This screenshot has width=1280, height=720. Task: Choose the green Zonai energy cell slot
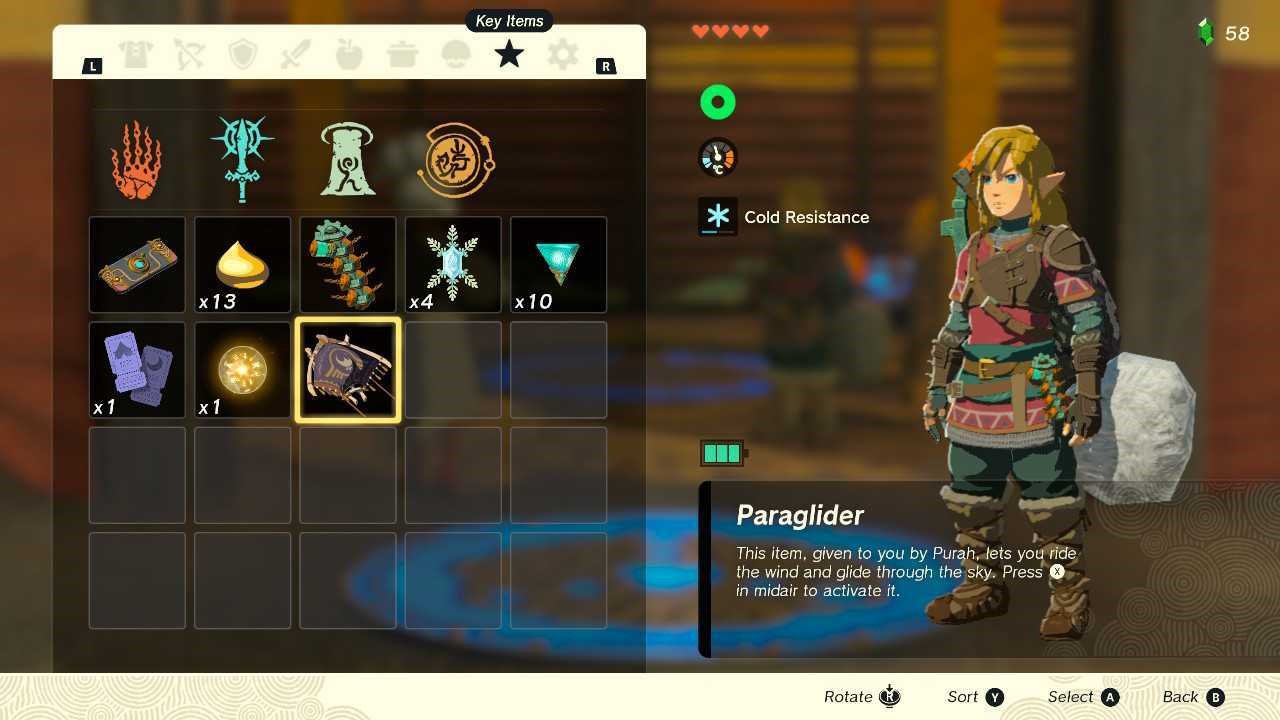tap(348, 265)
